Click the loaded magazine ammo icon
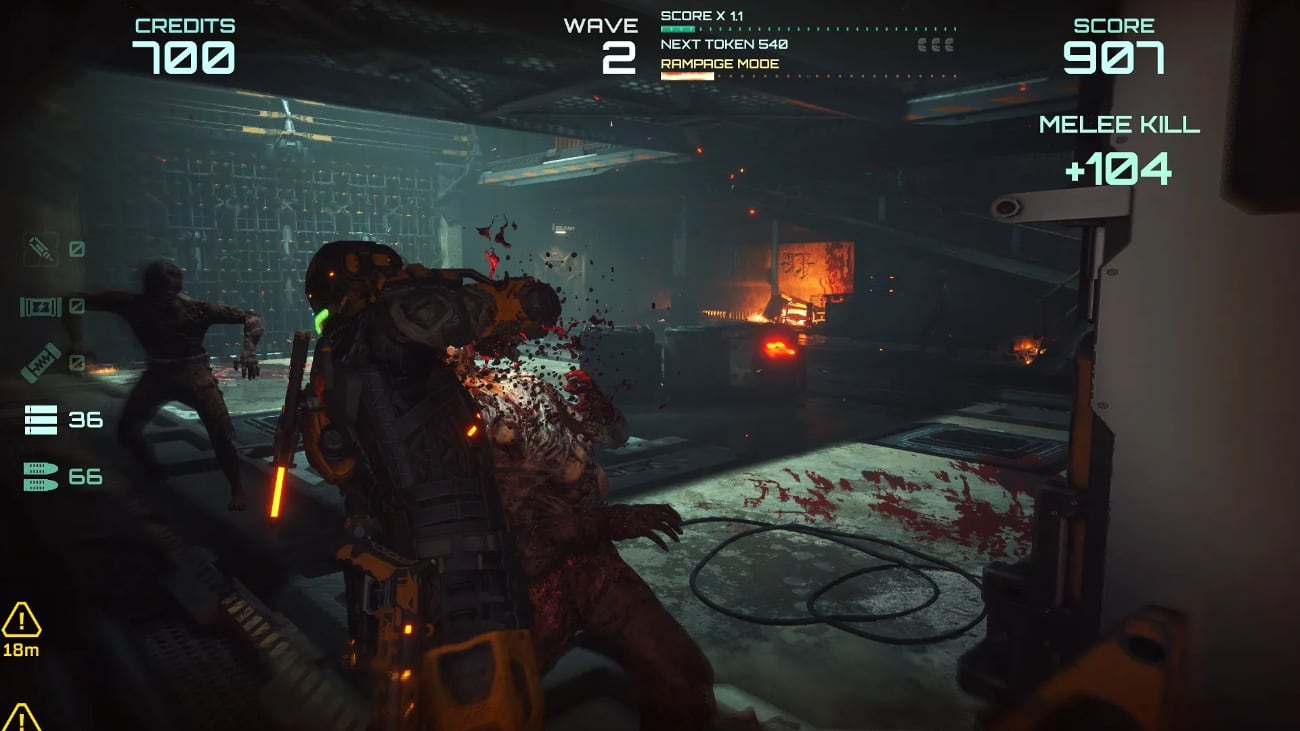Viewport: 1300px width, 731px height. coord(41,420)
